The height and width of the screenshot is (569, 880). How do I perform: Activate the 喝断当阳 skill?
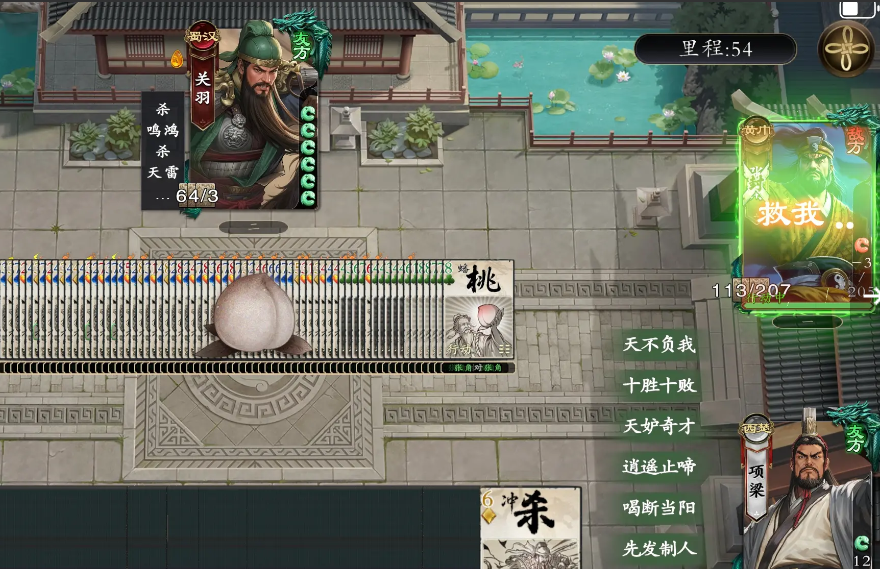659,507
